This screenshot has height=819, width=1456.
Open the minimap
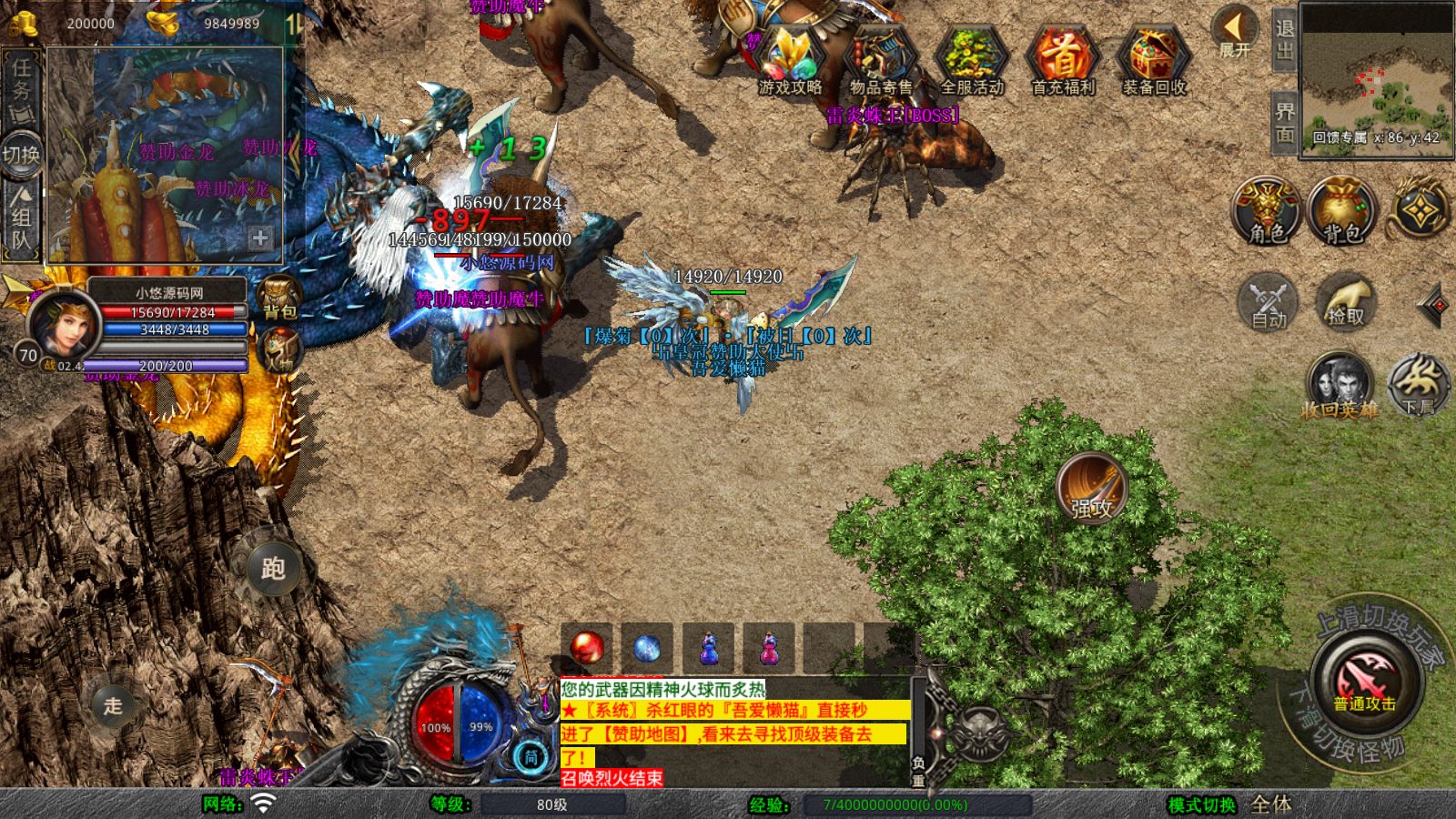(1375, 79)
